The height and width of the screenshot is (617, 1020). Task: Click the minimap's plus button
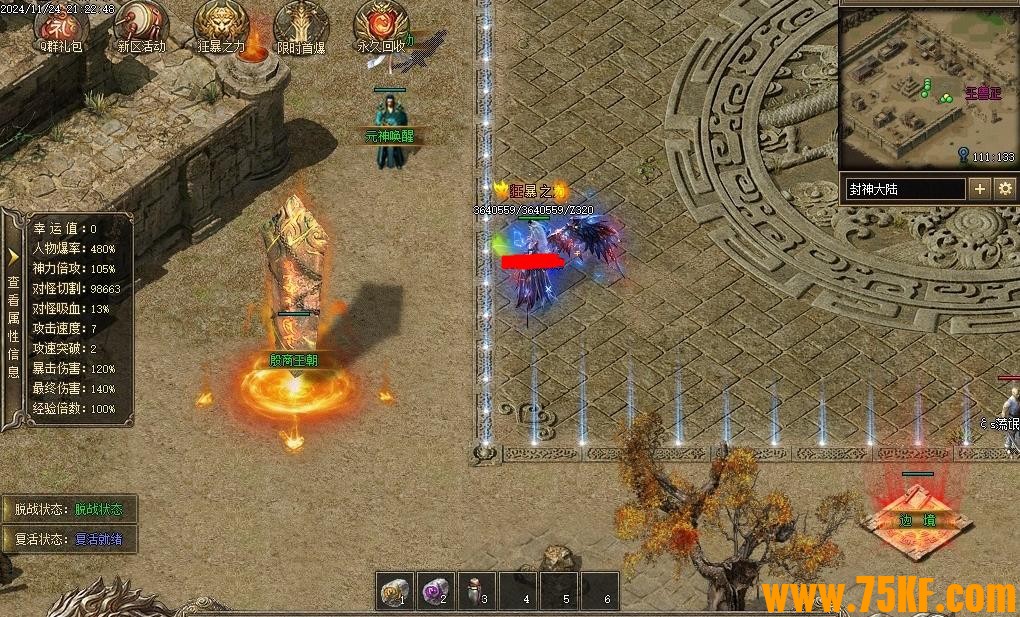[979, 188]
